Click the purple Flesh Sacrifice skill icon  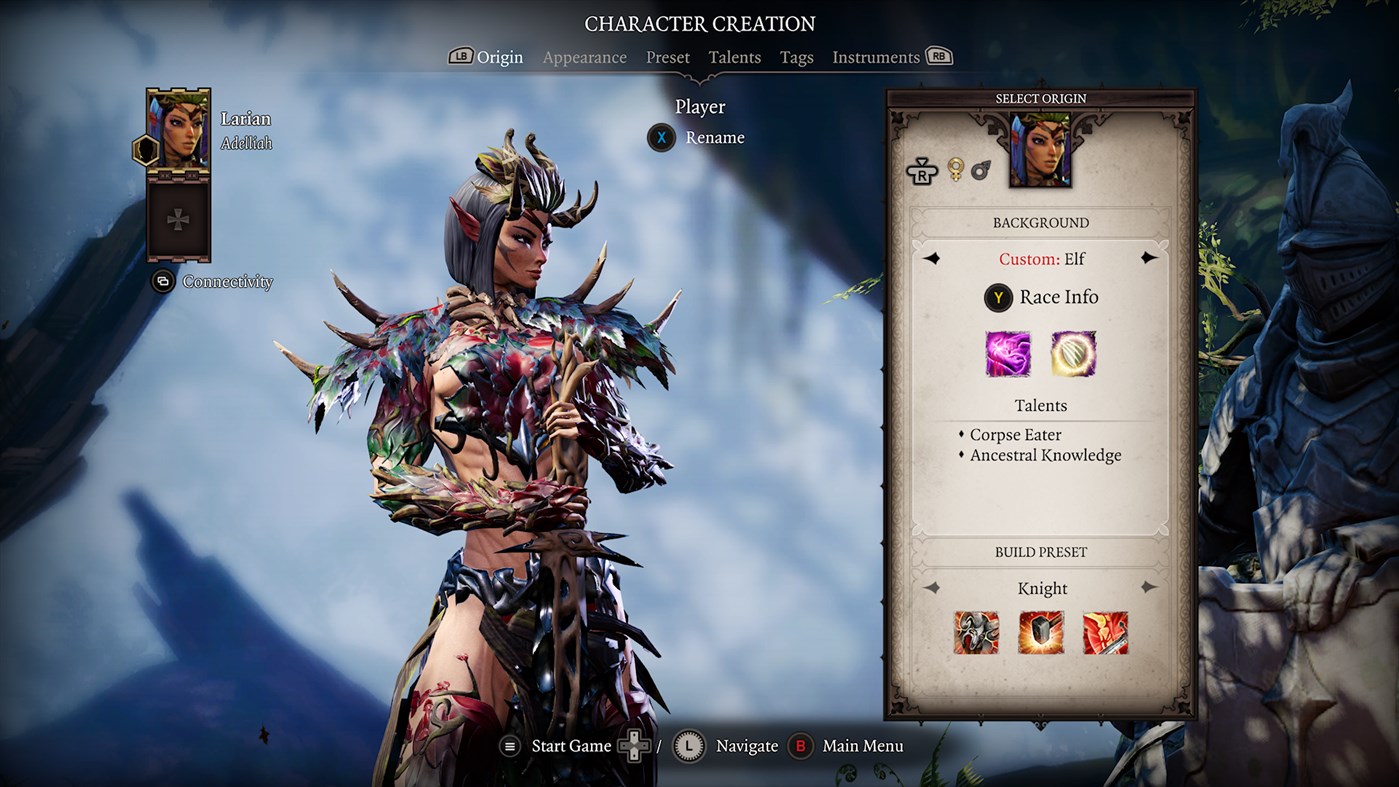pyautogui.click(x=1008, y=354)
